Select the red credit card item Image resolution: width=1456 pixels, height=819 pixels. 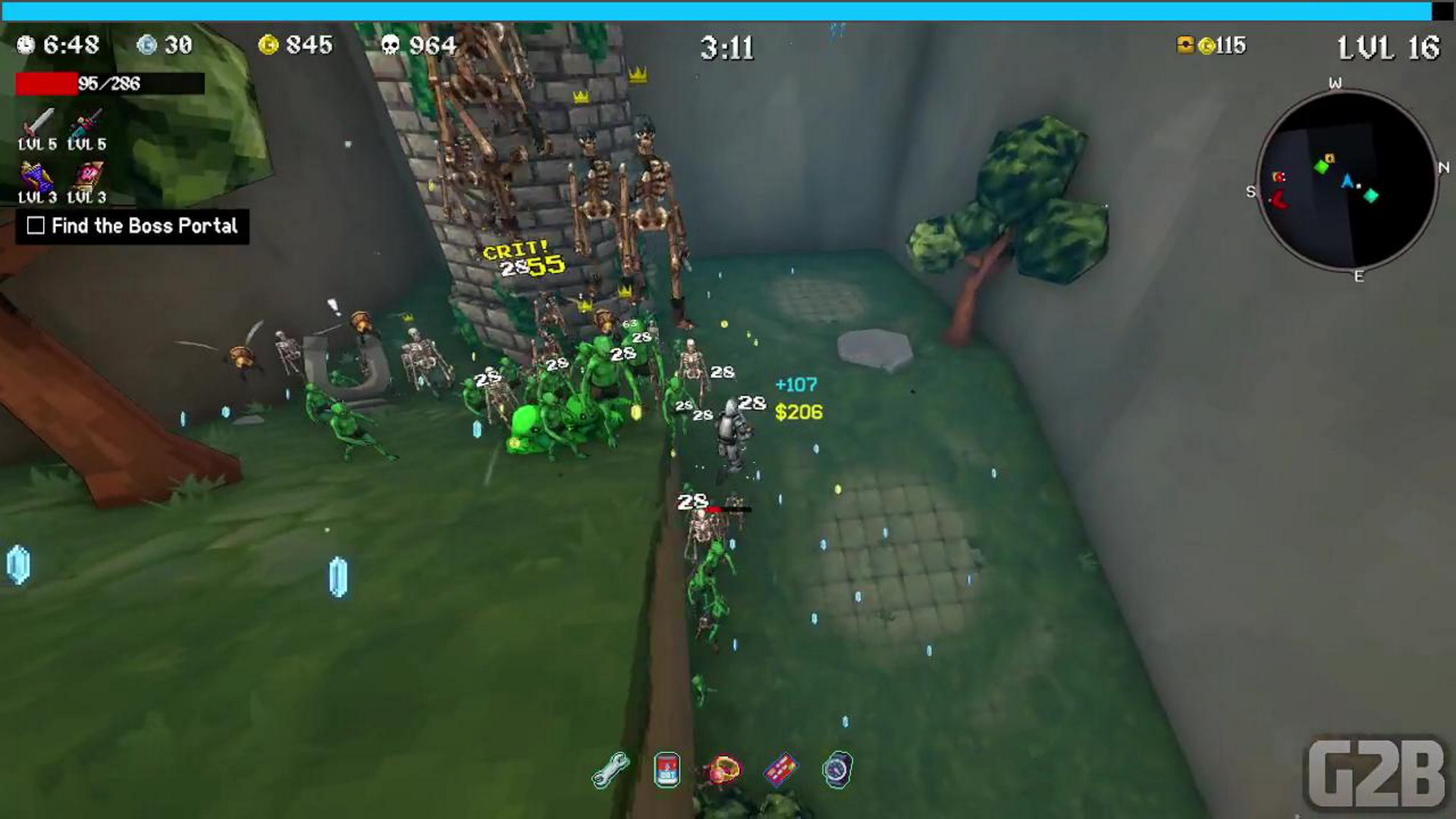(x=780, y=770)
